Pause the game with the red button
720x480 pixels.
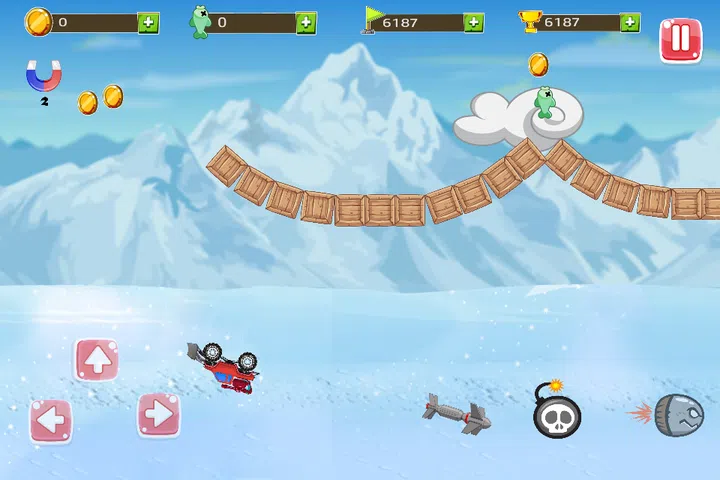(680, 40)
